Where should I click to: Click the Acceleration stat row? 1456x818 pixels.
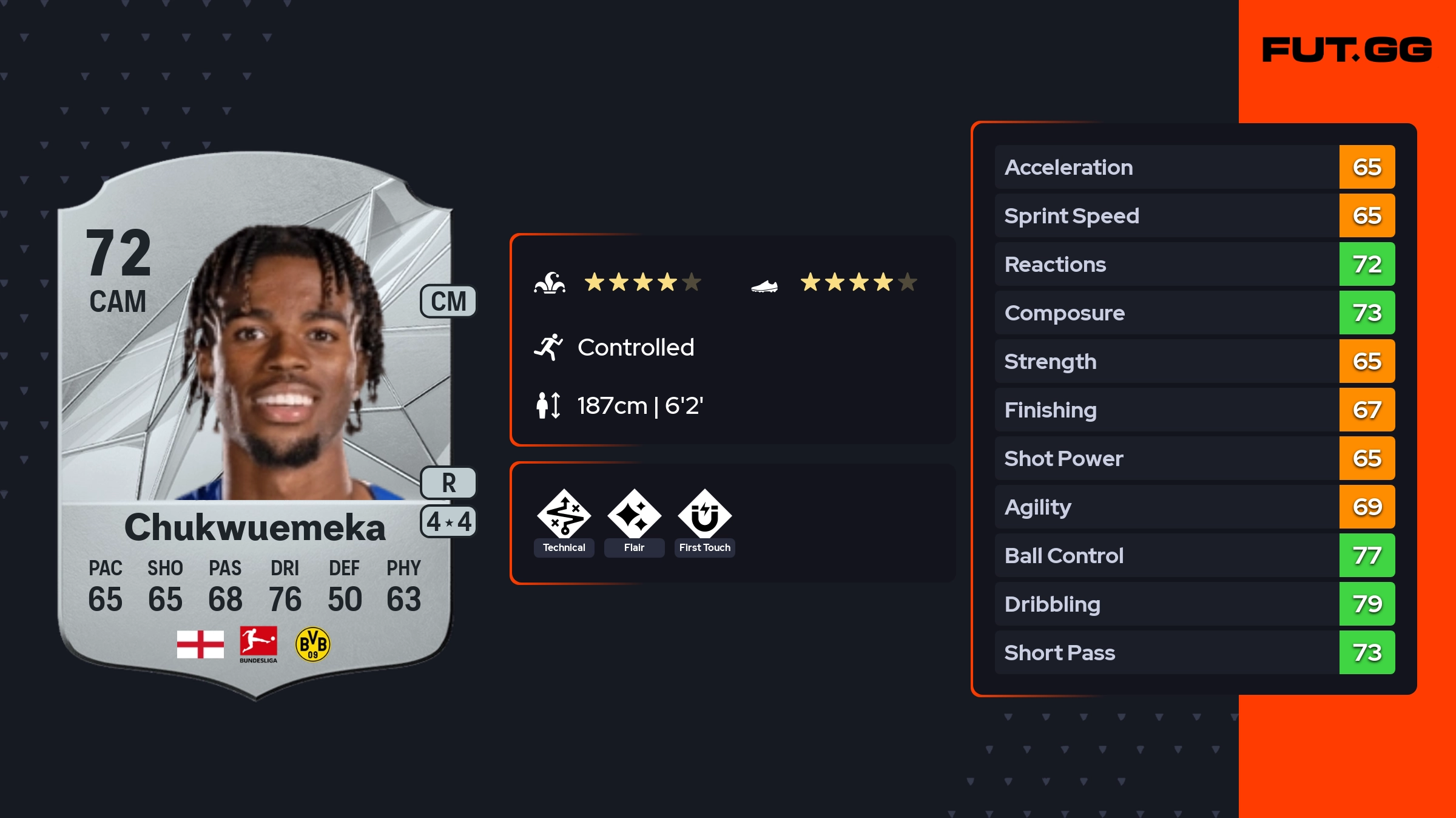[1194, 167]
